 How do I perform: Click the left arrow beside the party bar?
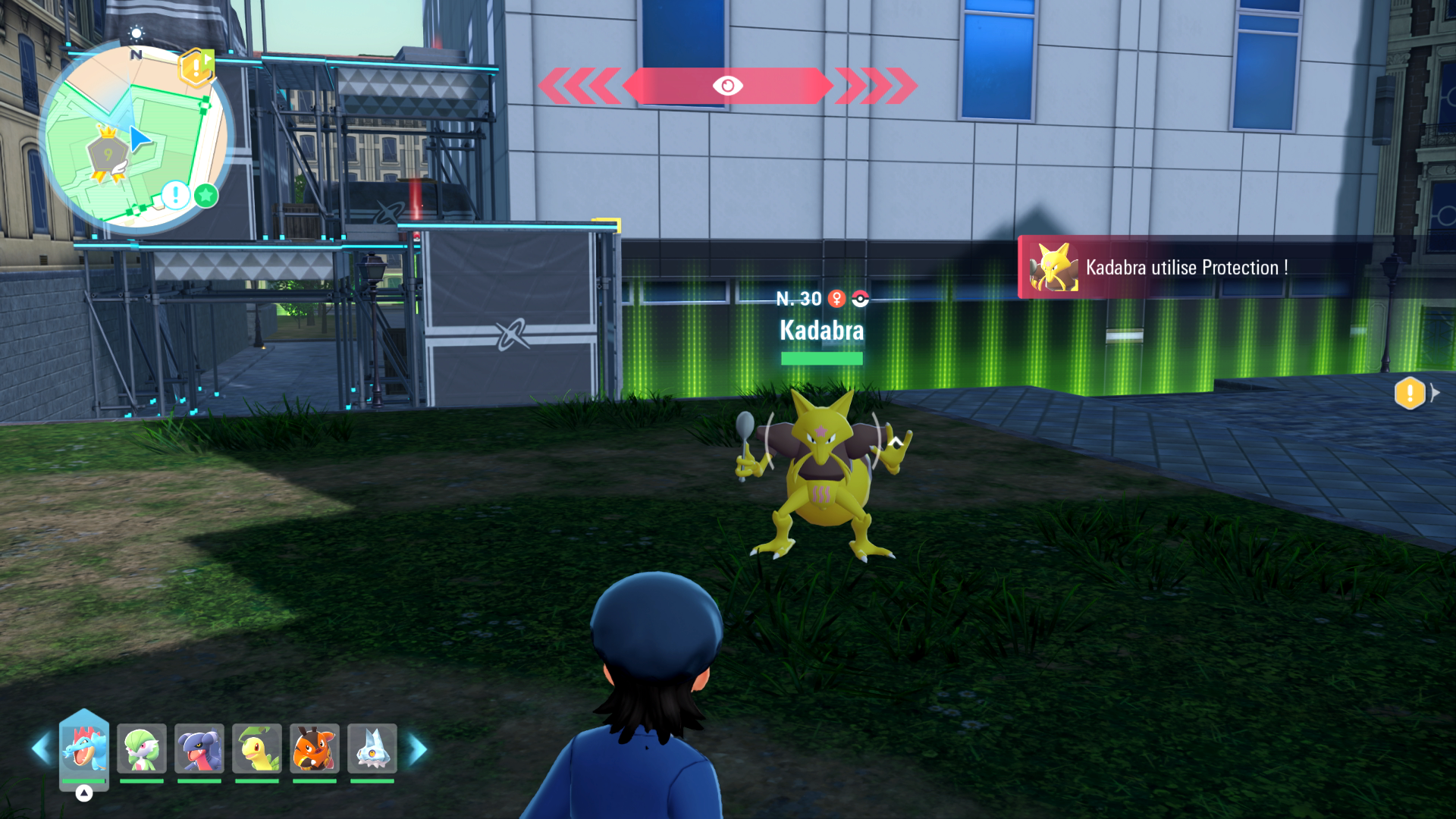[41, 749]
